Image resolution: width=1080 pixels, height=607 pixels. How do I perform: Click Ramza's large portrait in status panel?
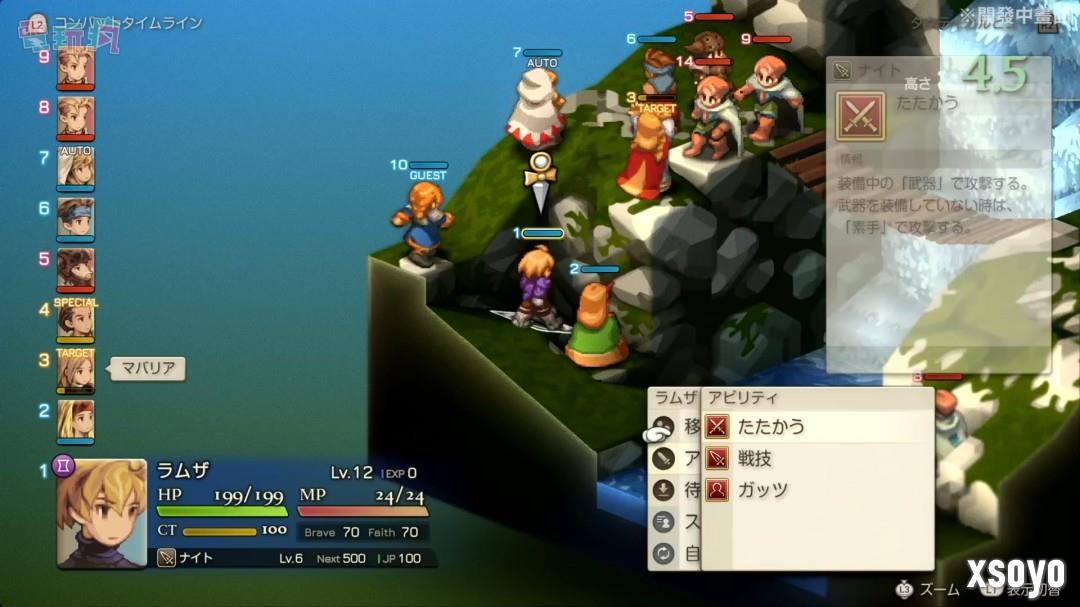(x=102, y=513)
